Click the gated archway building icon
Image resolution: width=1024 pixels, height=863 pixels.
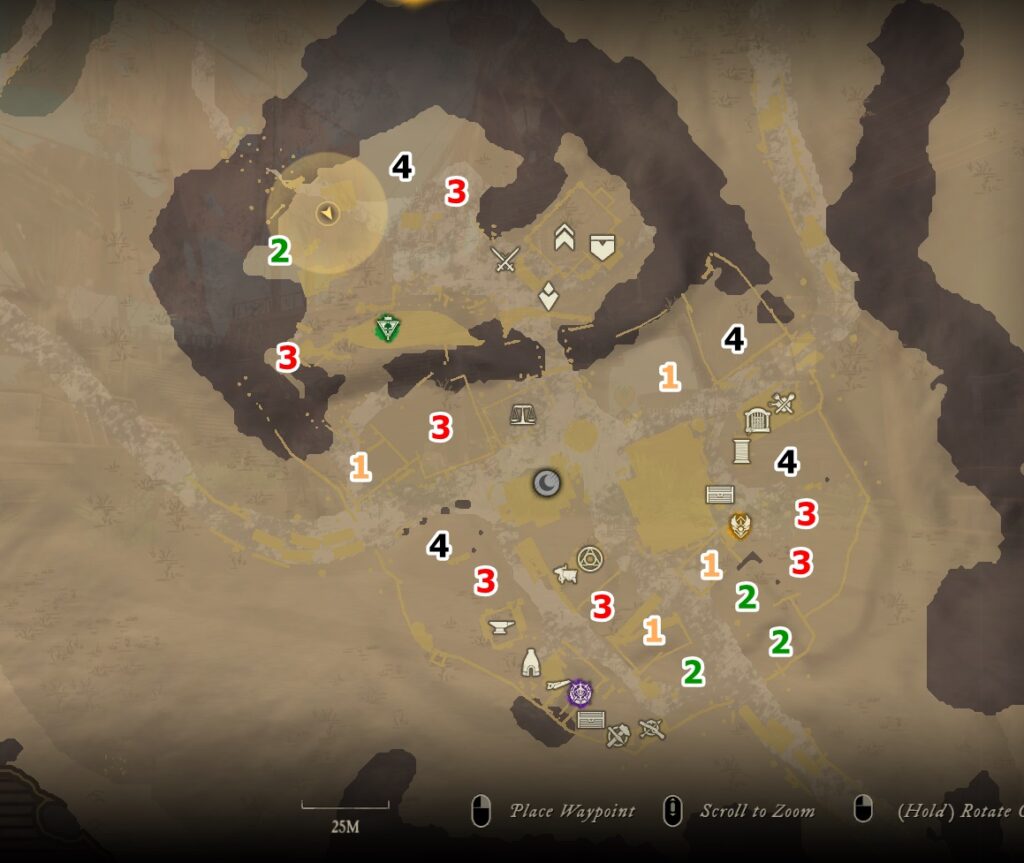coord(757,421)
